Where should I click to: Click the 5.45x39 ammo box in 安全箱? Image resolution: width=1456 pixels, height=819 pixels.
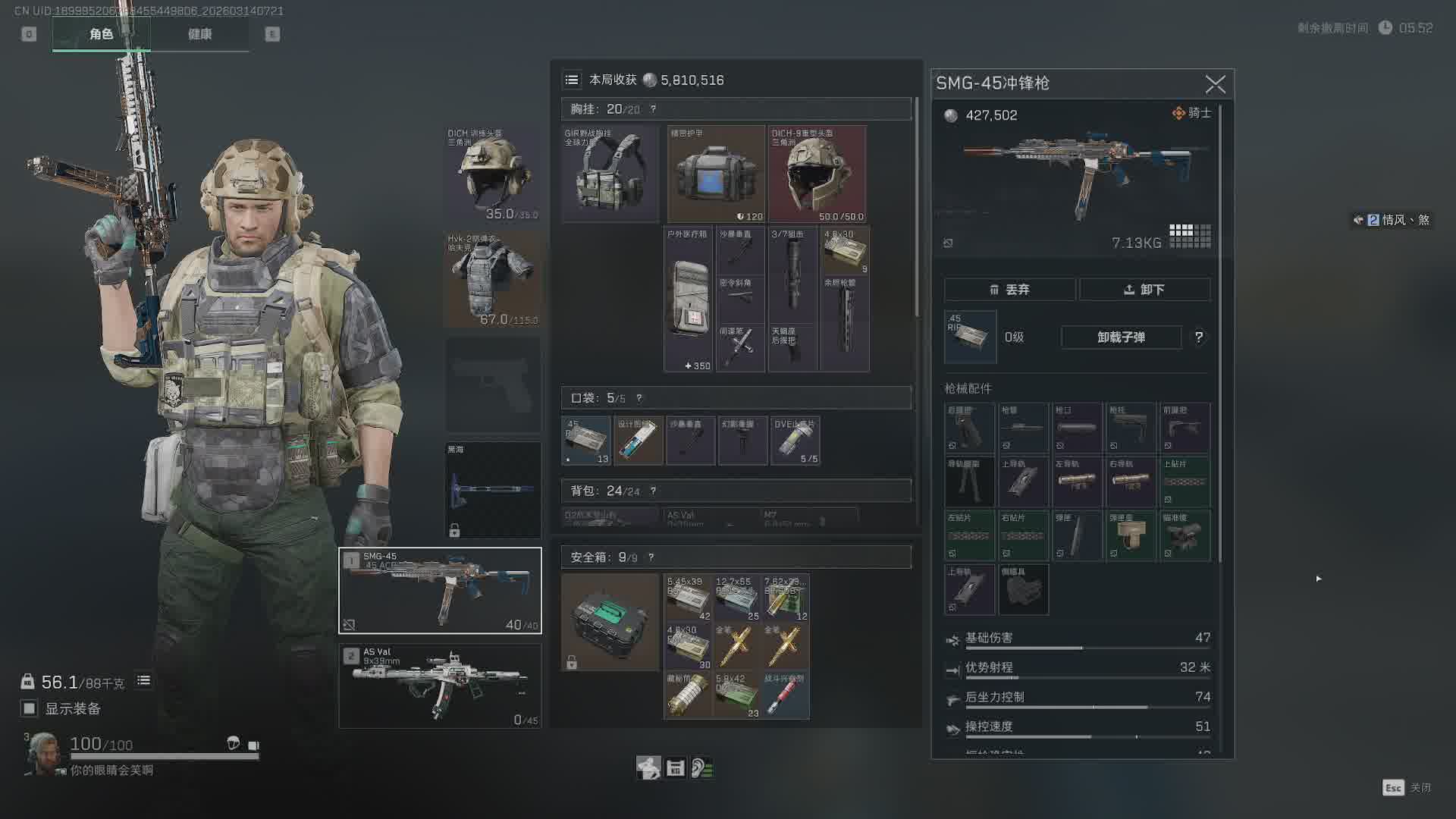click(688, 598)
